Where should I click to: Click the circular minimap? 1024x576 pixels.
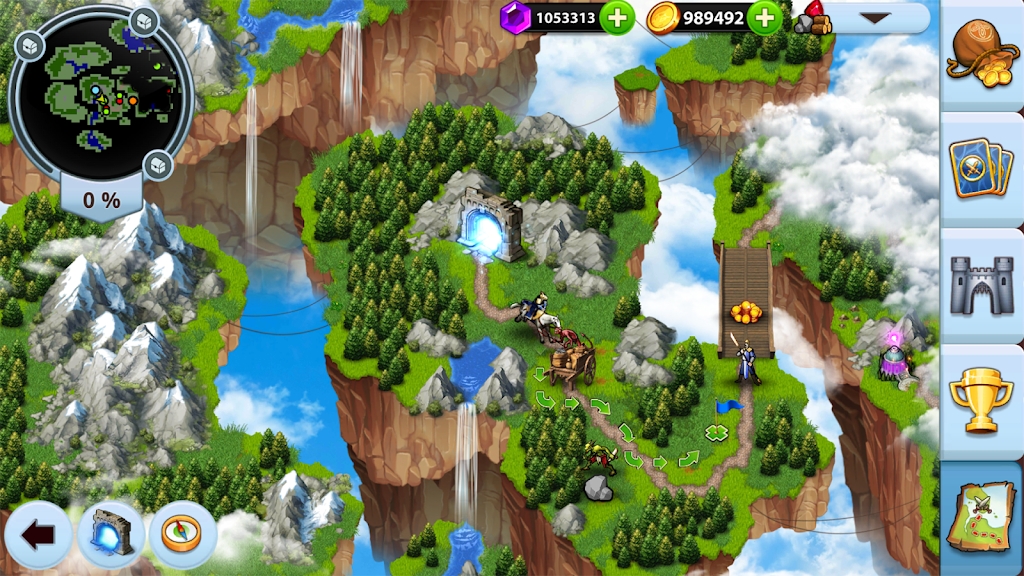point(101,90)
